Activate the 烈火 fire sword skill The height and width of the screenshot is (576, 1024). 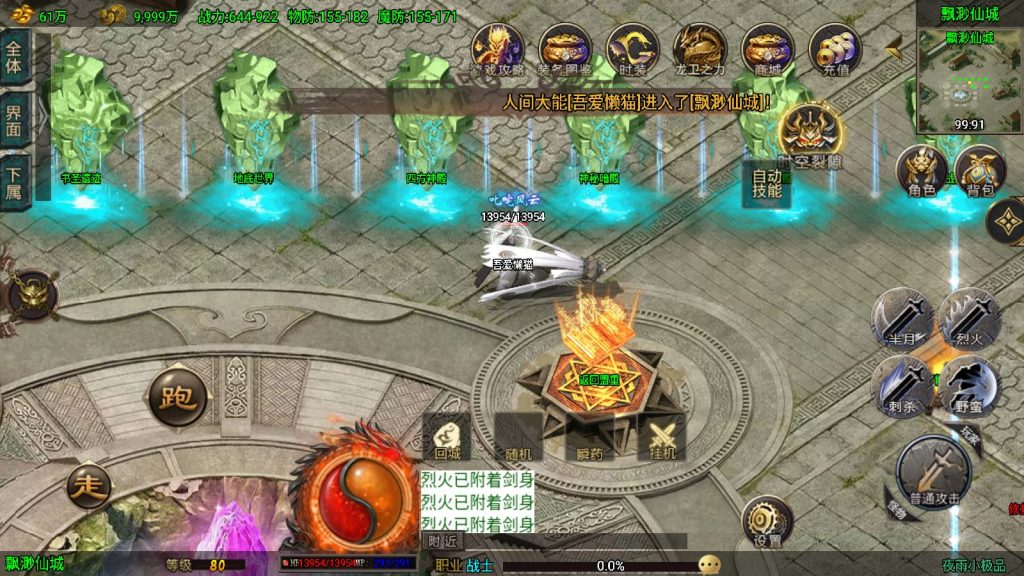pos(970,318)
